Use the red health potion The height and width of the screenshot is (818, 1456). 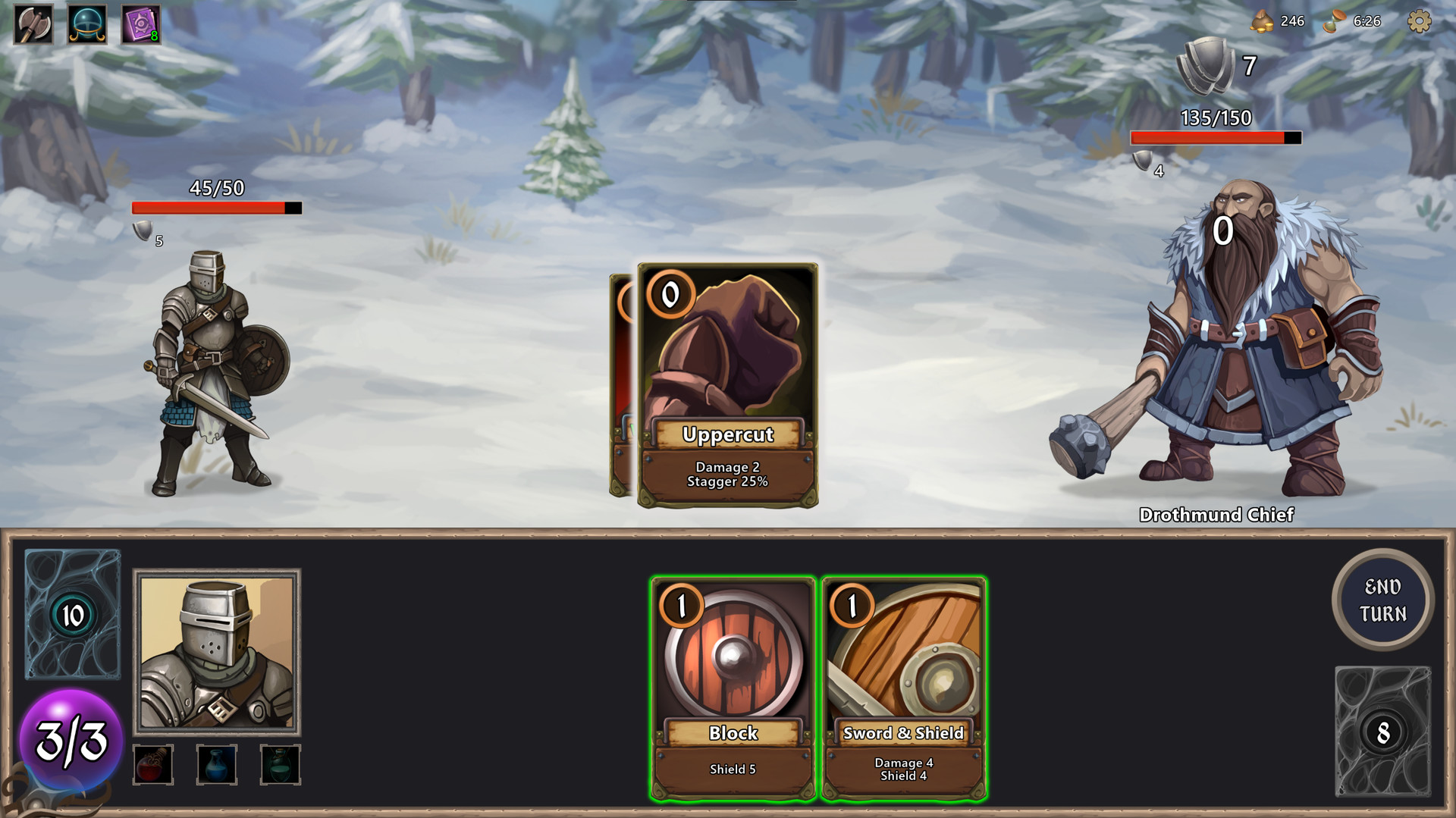[153, 765]
